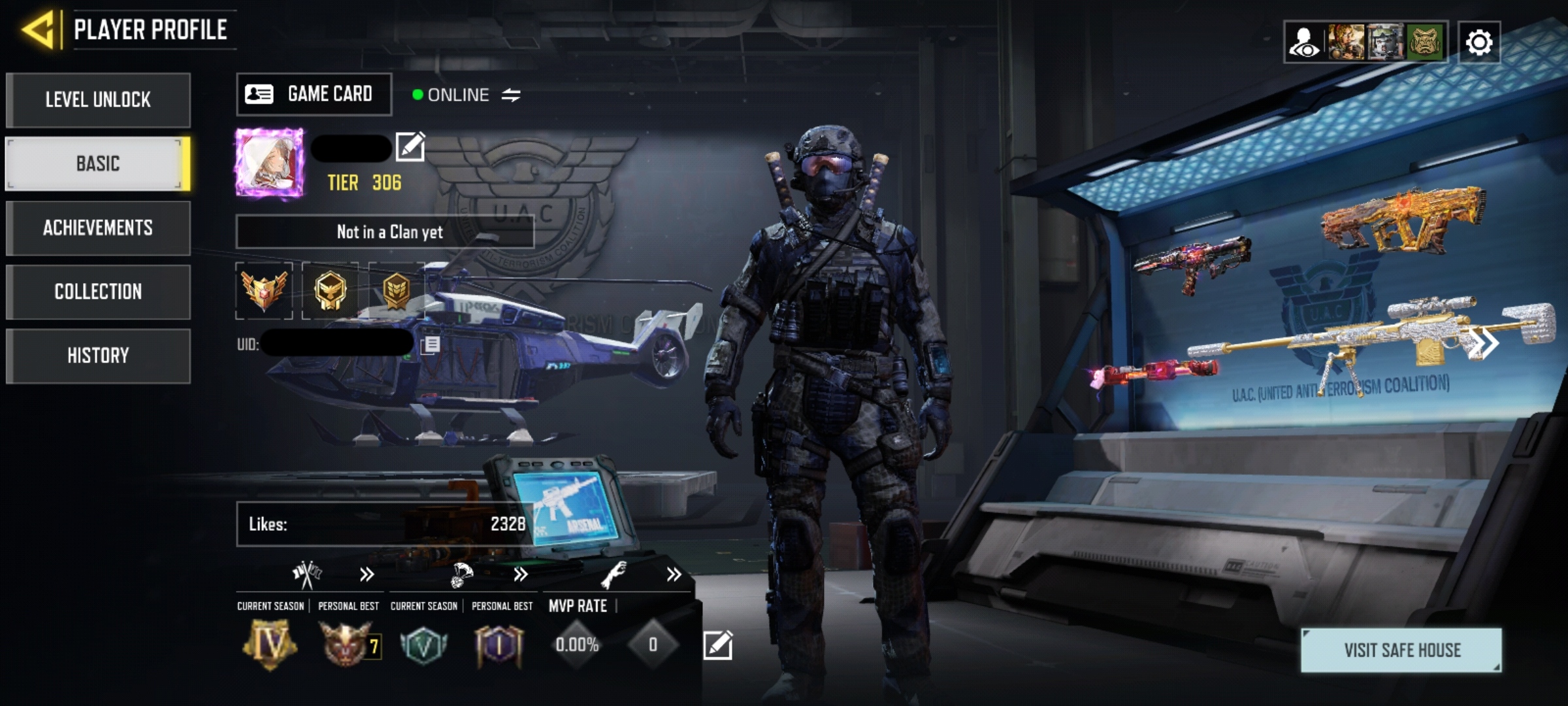Switch to the Achievements tab
1568x706 pixels.
(x=97, y=228)
